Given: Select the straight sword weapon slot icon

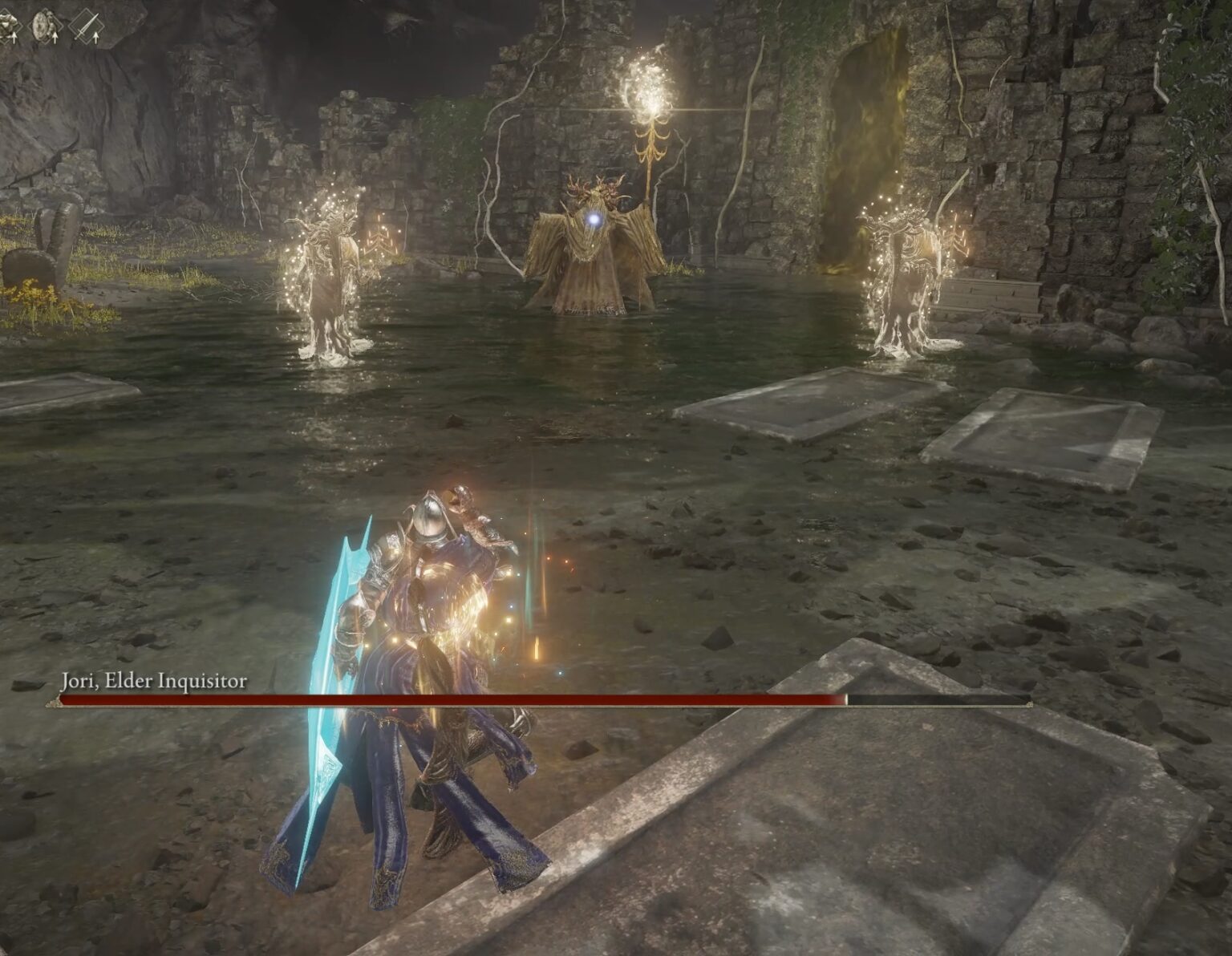Looking at the screenshot, I should tap(88, 24).
